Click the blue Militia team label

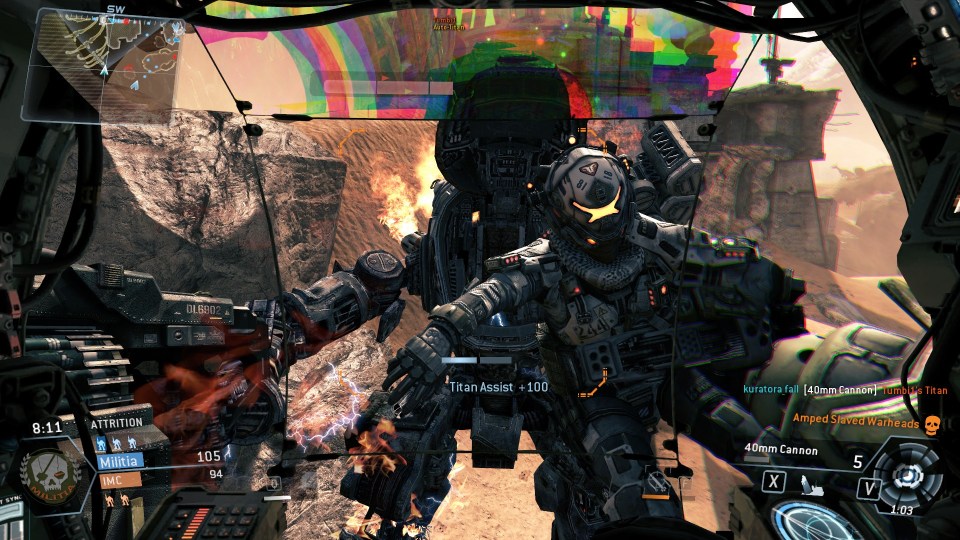120,462
